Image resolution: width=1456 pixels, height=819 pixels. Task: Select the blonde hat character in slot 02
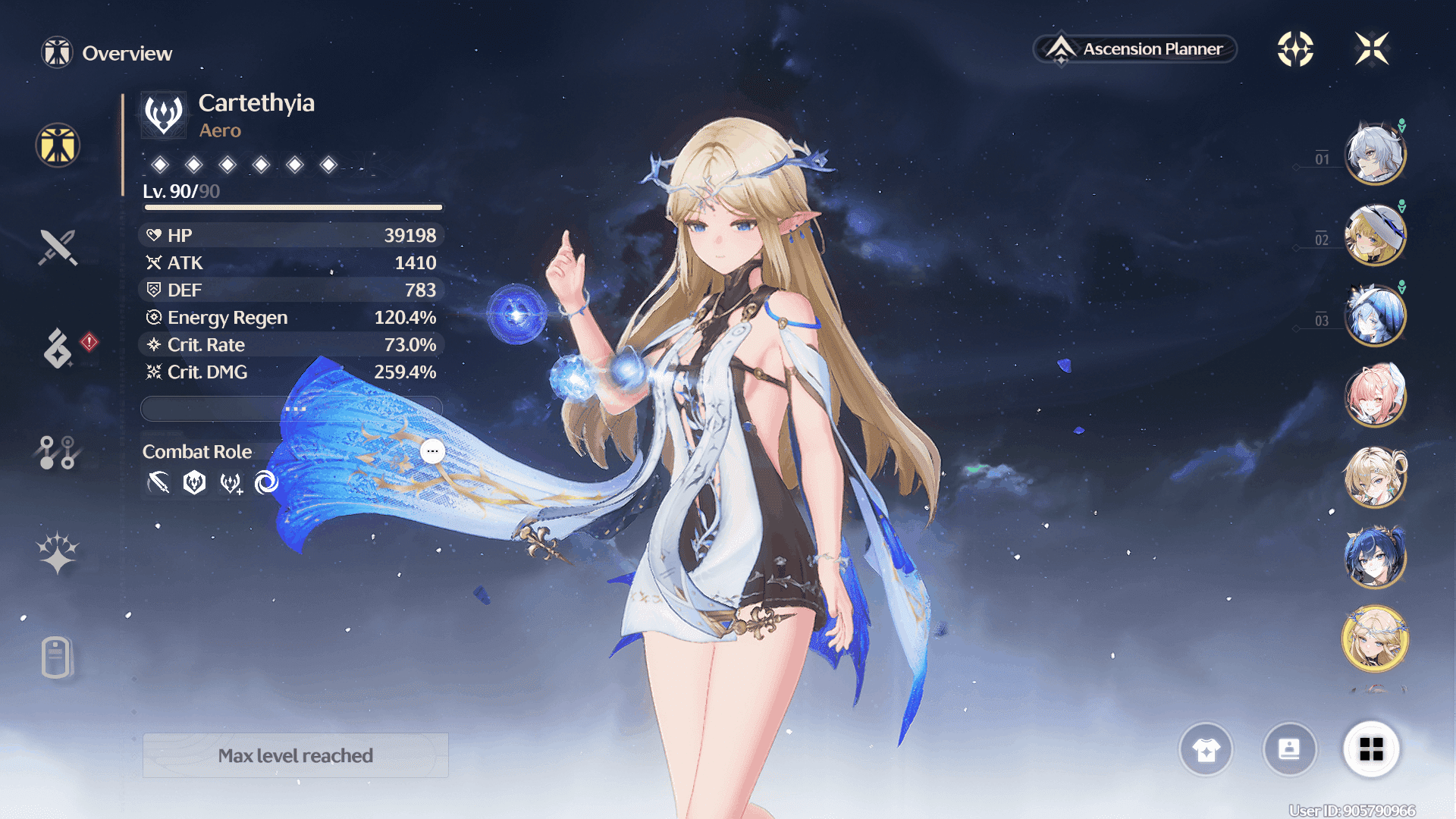tap(1375, 235)
